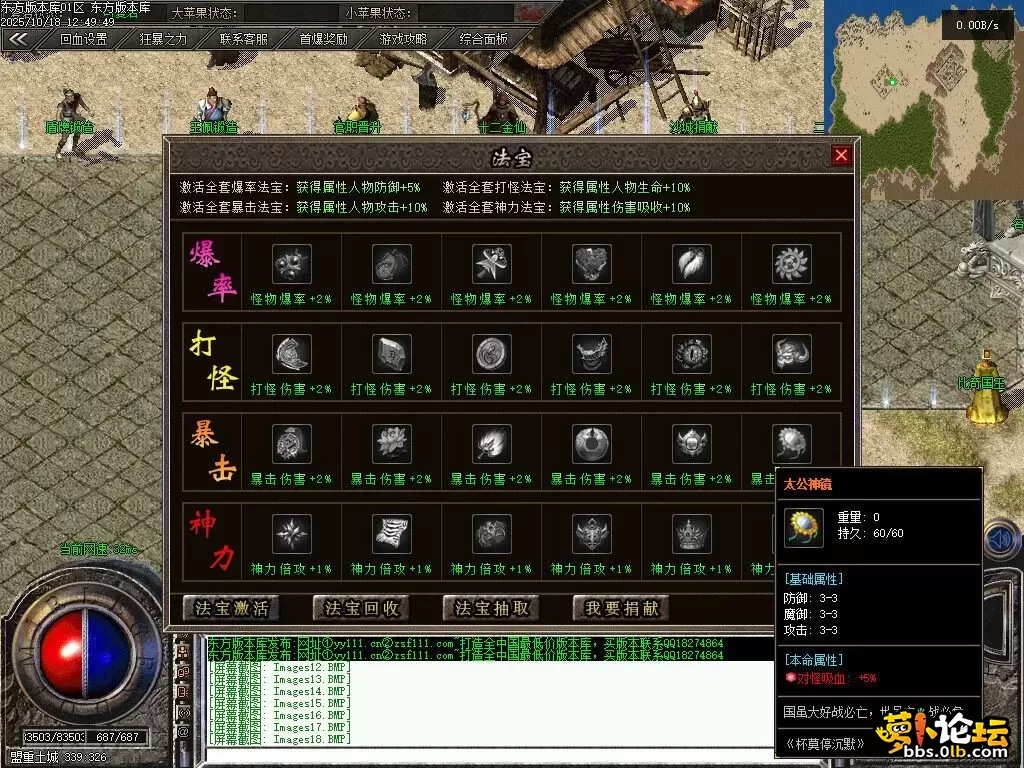Click the 法宝激活 button

(231, 608)
